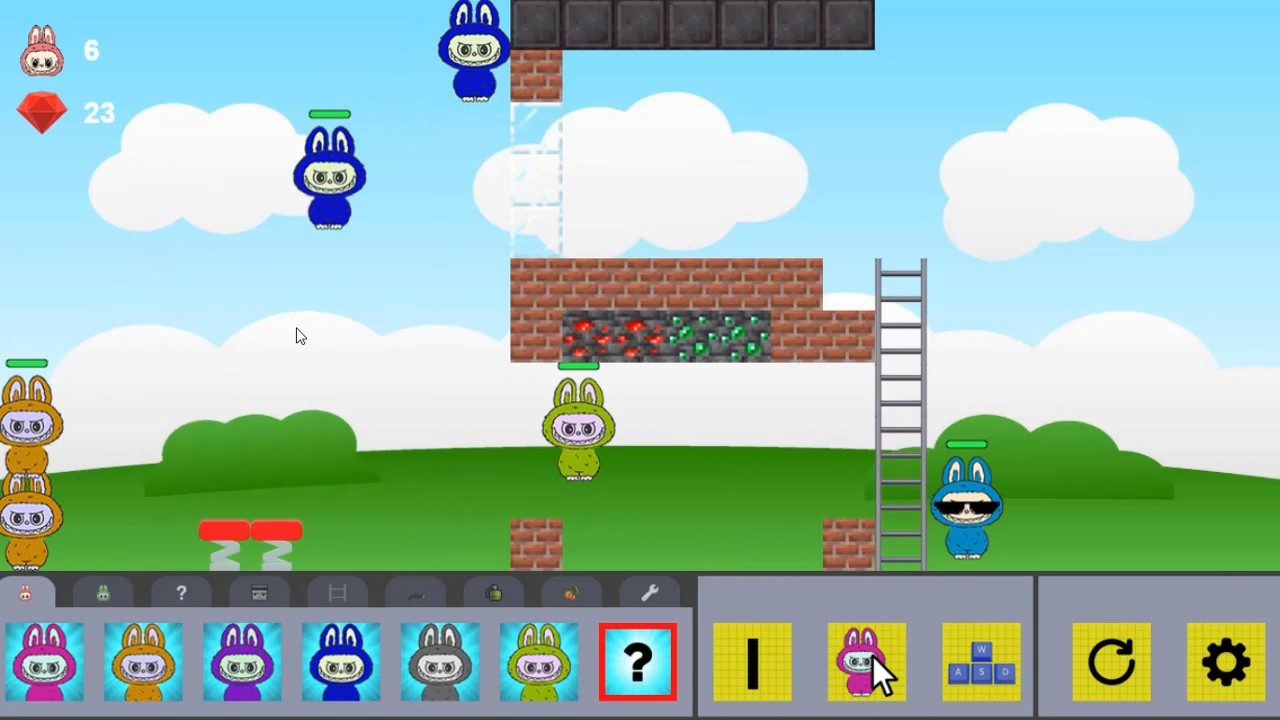Viewport: 1280px width, 720px height.
Task: Open the block/chest category tab
Action: click(259, 592)
